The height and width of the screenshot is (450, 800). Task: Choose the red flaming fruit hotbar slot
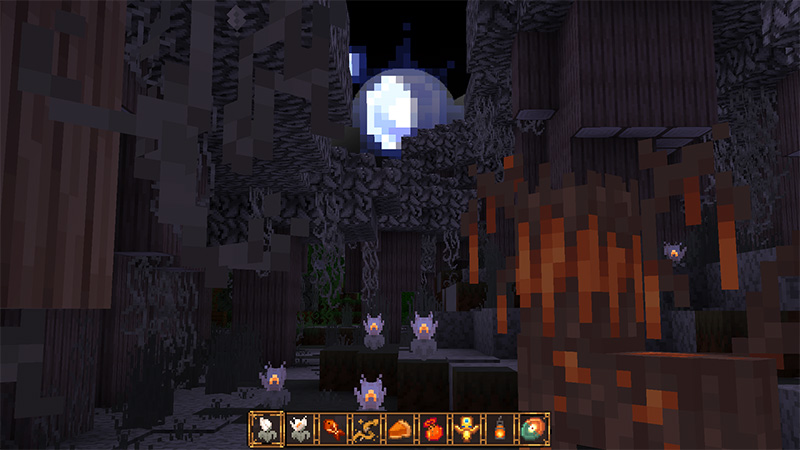tap(432, 429)
